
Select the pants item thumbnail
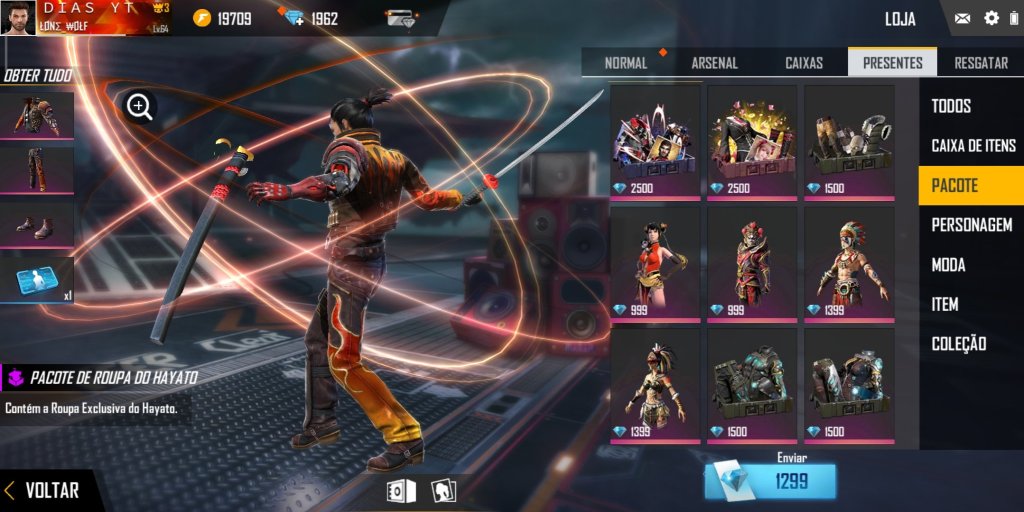click(37, 170)
